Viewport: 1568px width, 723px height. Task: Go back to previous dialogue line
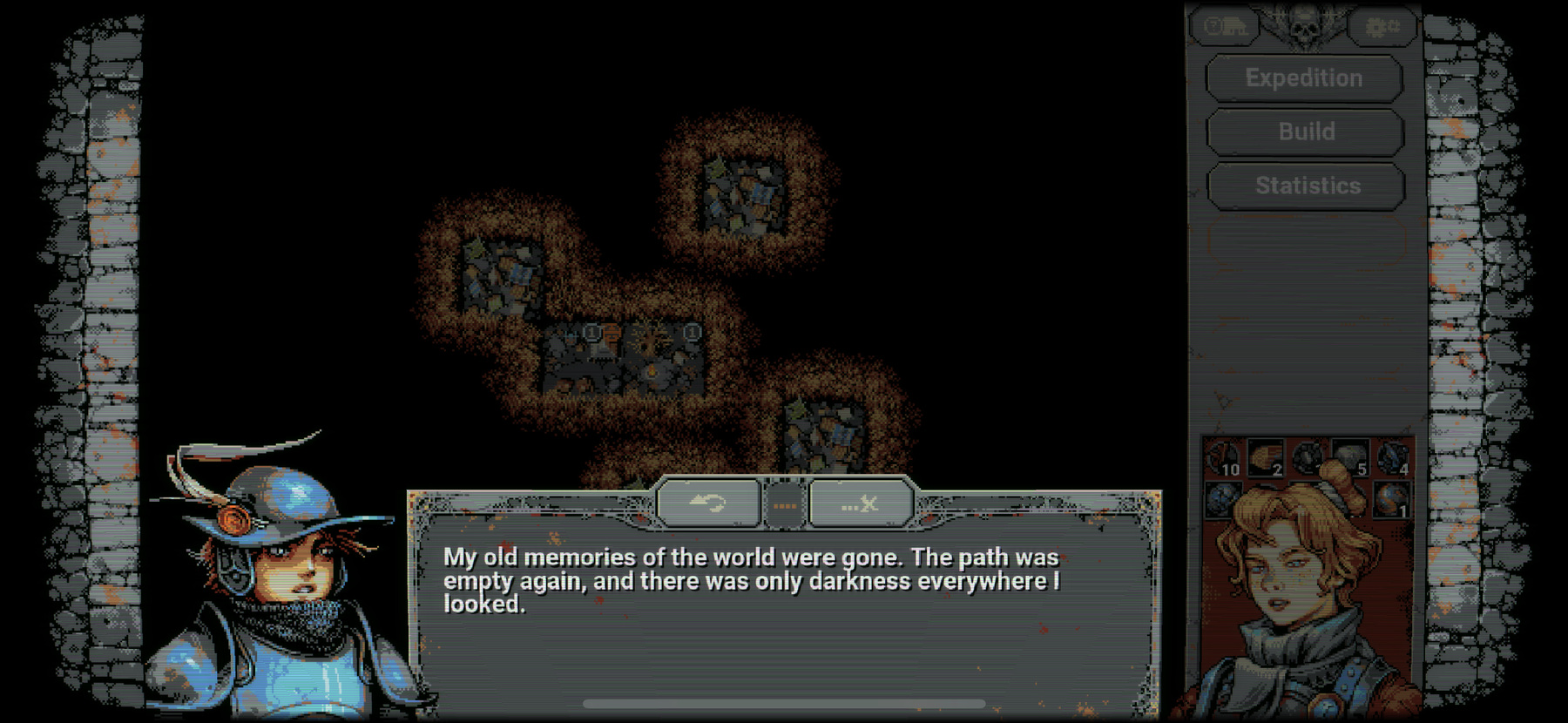[x=707, y=503]
